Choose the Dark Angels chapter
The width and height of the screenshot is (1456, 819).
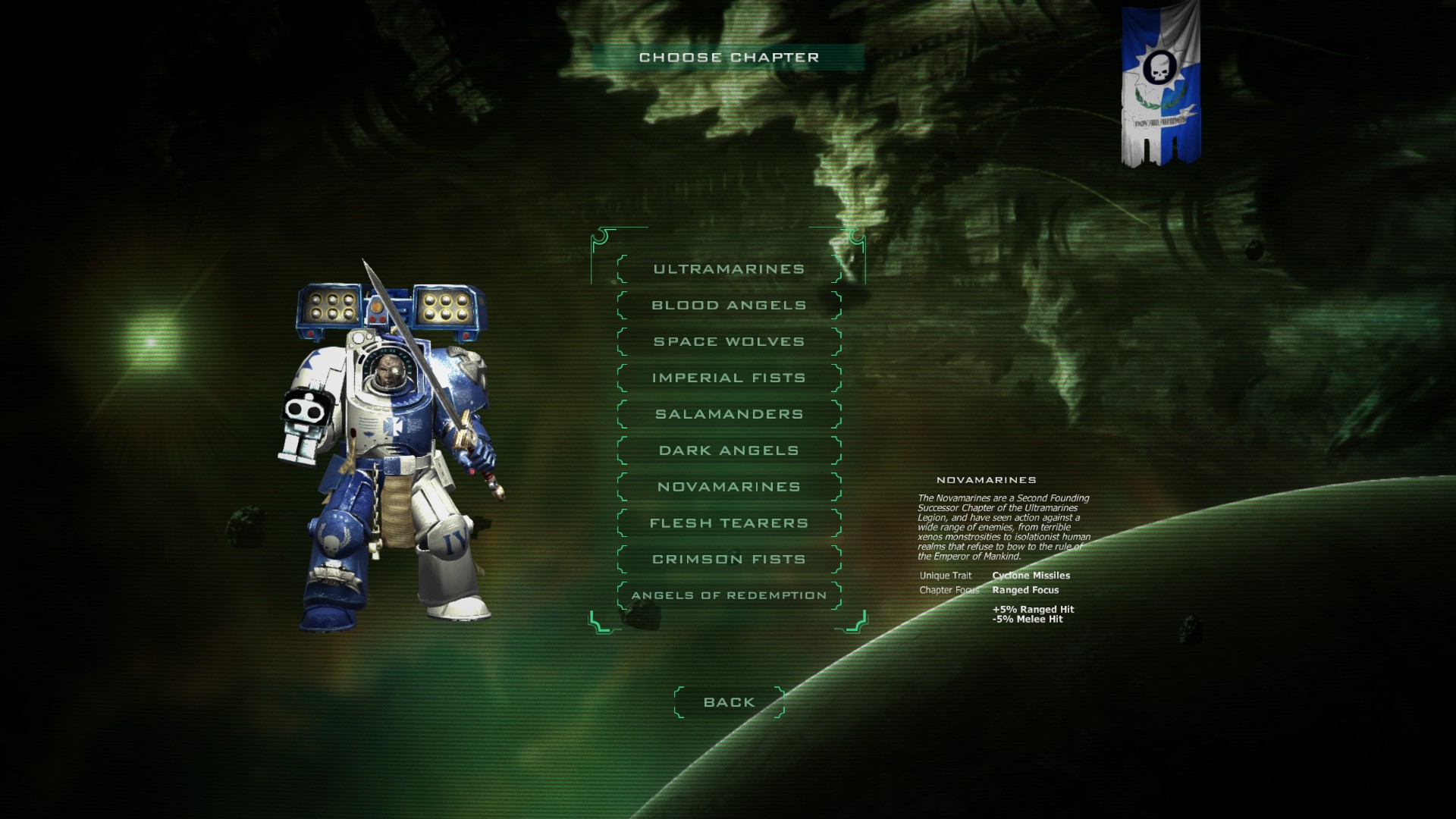click(x=728, y=450)
